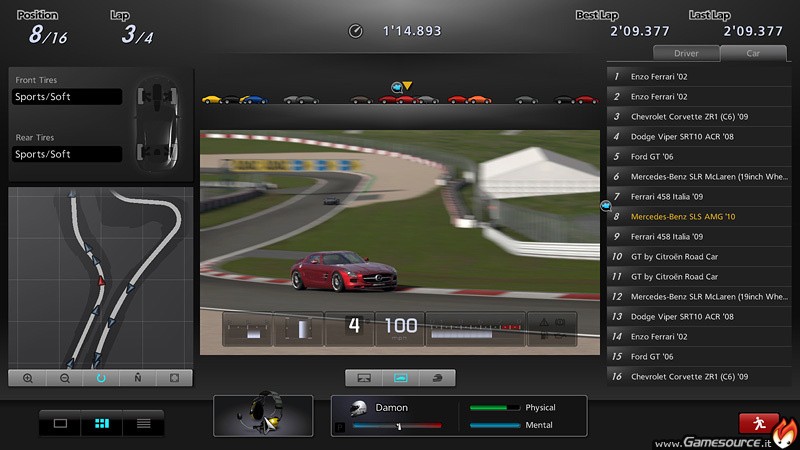Switch to the Car tab

coord(752,53)
